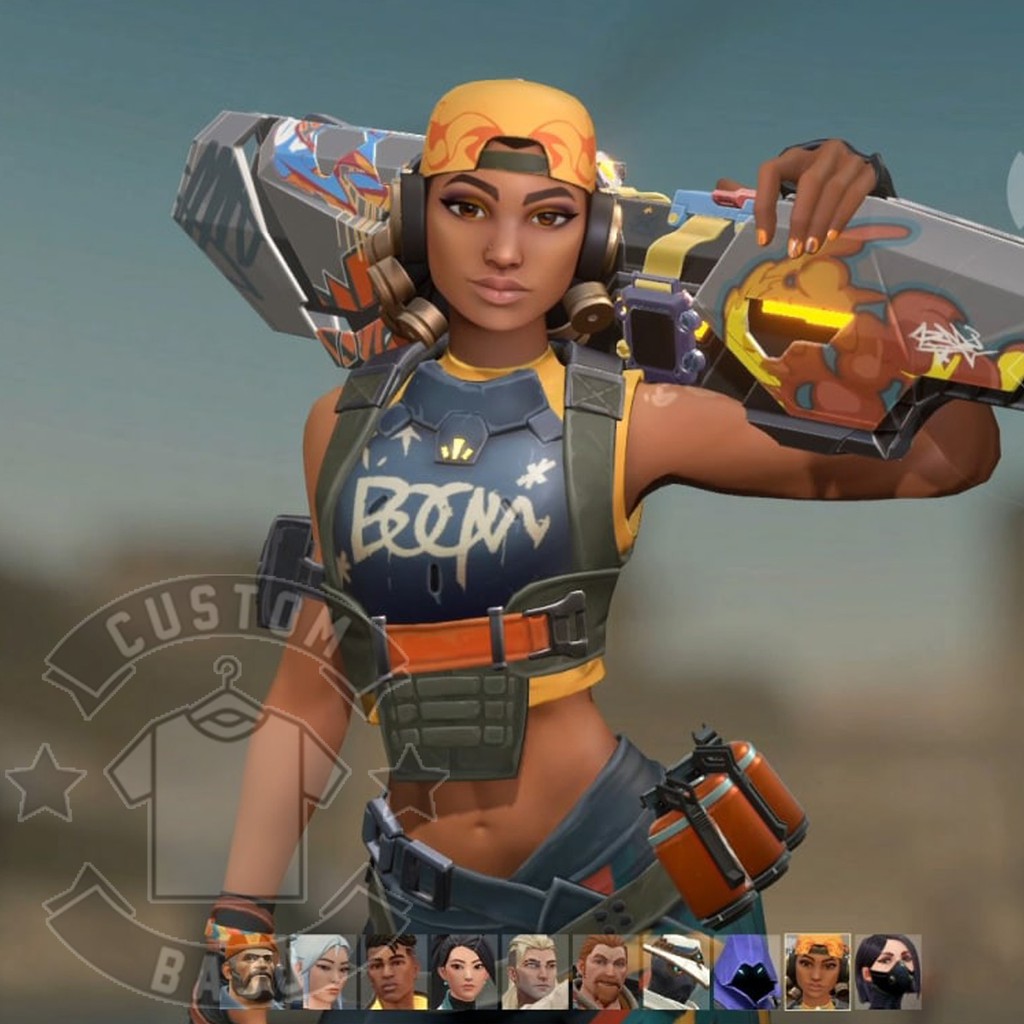
Task: Select the Brimstone agent portrait
Action: click(x=251, y=972)
